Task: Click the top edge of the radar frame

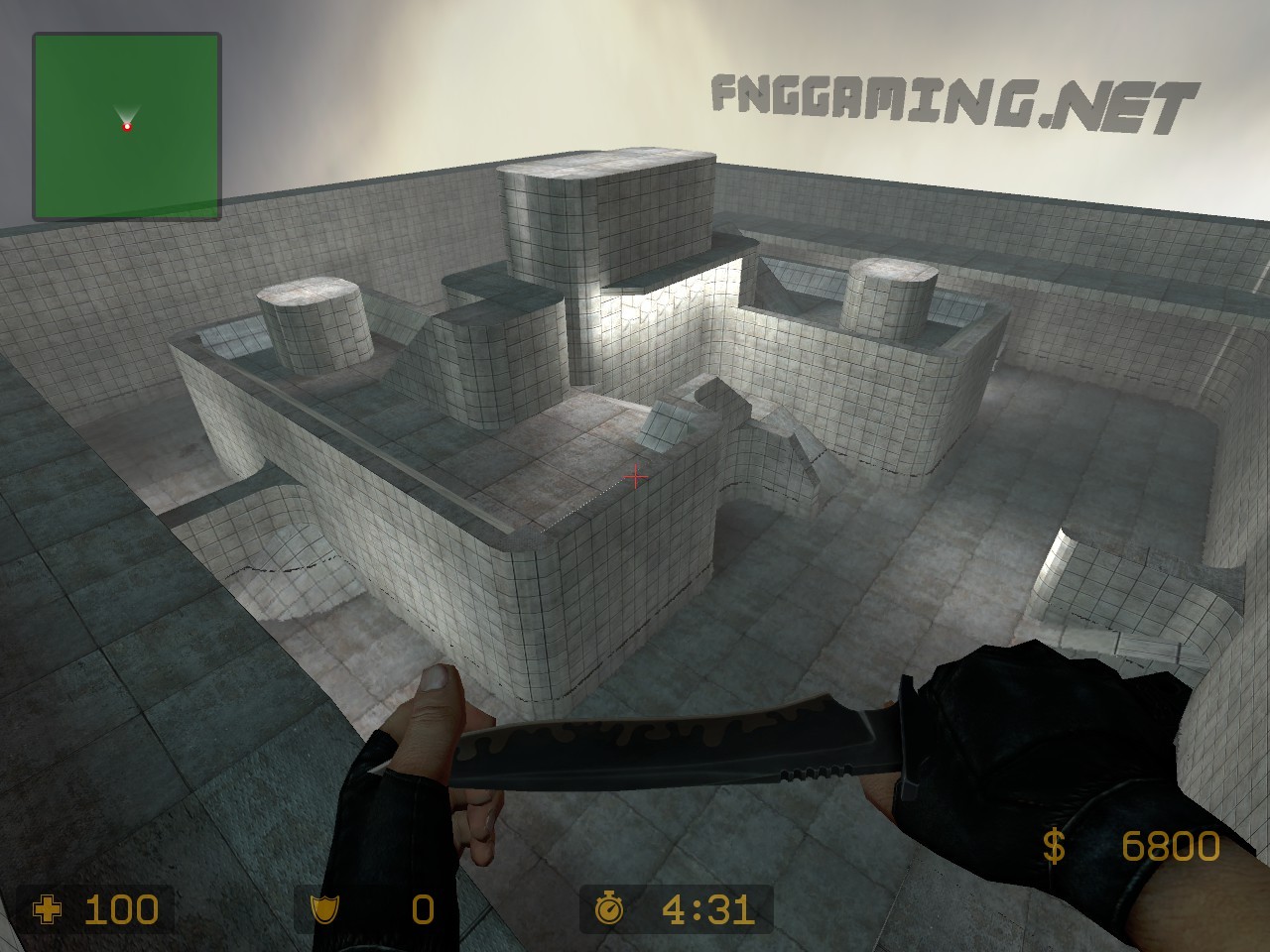Action: pos(127,35)
